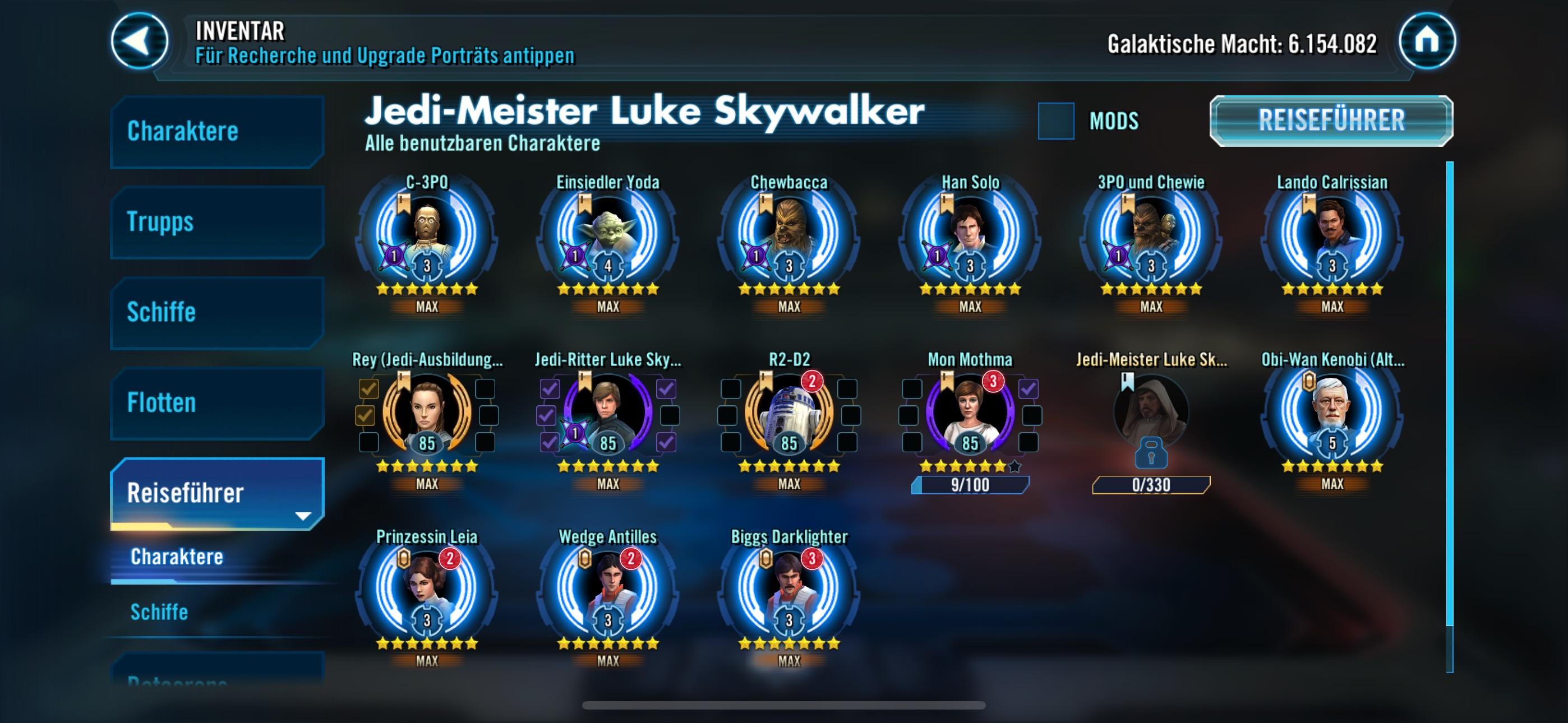The image size is (1568, 723).
Task: Go back with the arrow button
Action: [x=140, y=41]
